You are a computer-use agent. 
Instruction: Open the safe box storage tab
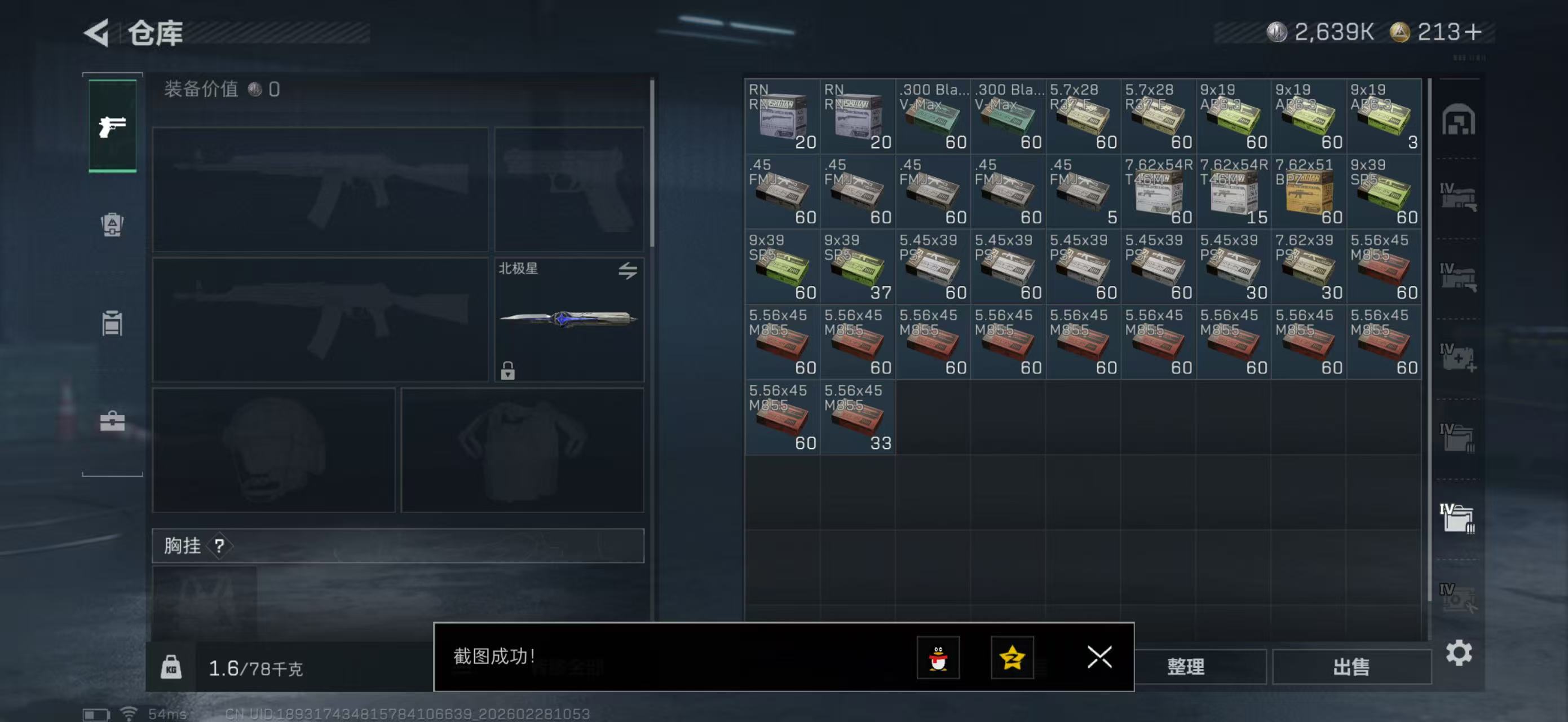pyautogui.click(x=1458, y=120)
